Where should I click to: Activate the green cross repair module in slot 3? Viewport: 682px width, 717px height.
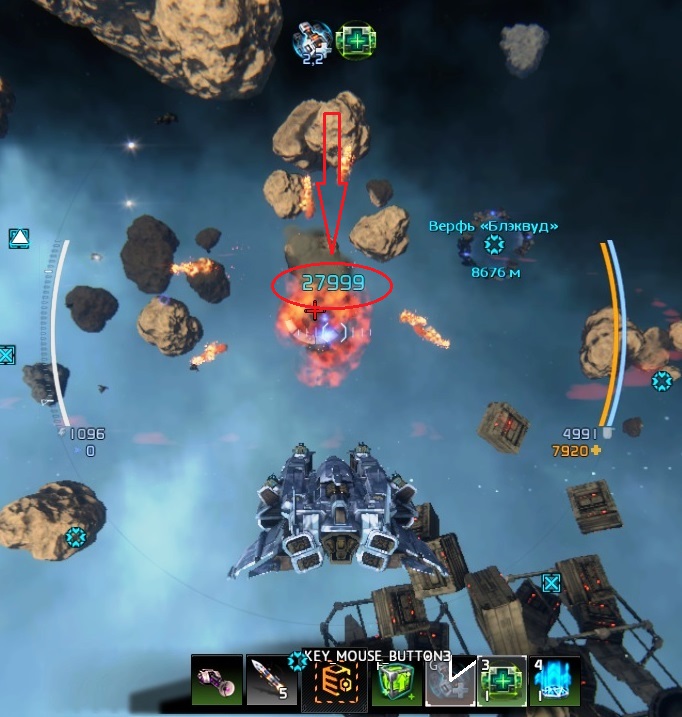tap(501, 682)
